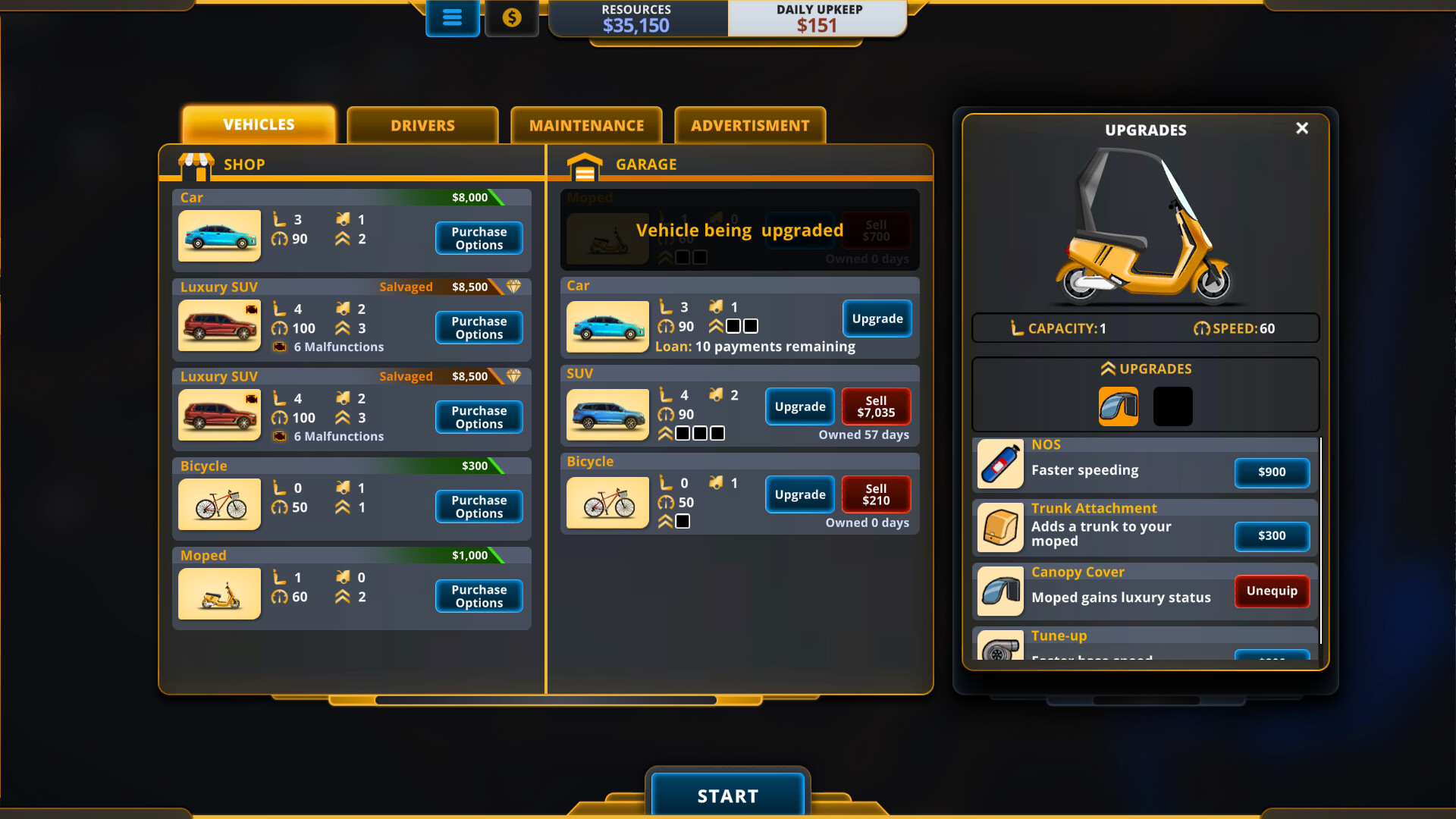Select the equipped Canopy Cover thumbnail under UPGRADES
The width and height of the screenshot is (1456, 819).
point(1118,406)
